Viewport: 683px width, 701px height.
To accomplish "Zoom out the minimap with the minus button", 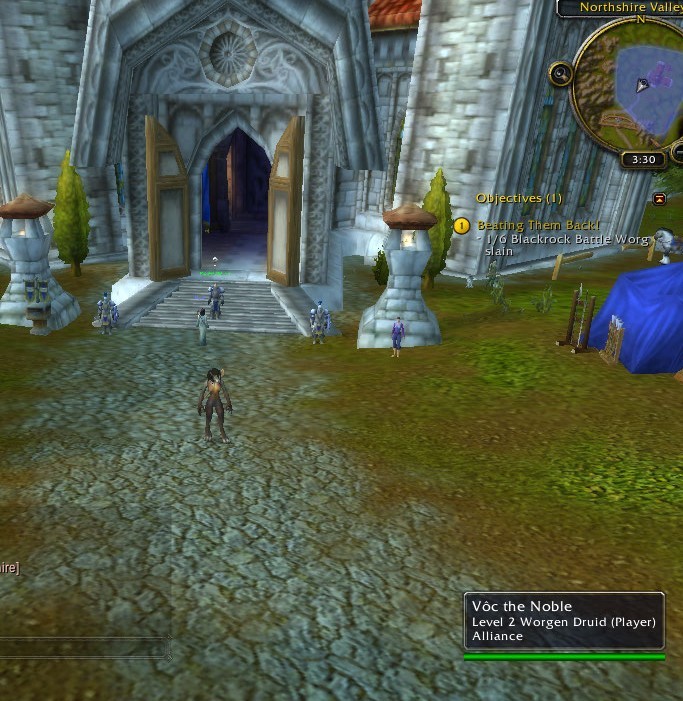I will pos(679,152).
